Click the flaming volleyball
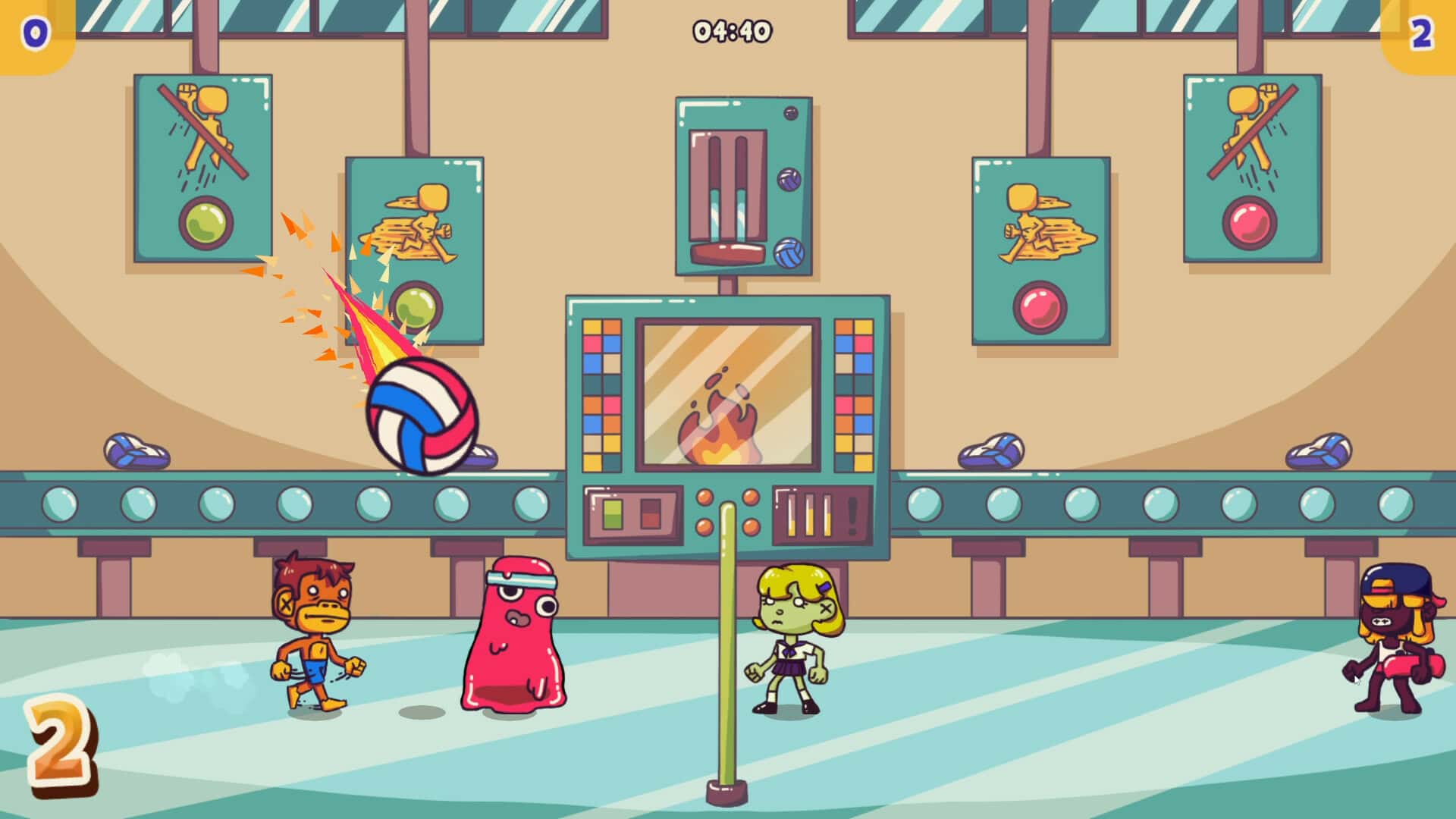 pos(422,416)
